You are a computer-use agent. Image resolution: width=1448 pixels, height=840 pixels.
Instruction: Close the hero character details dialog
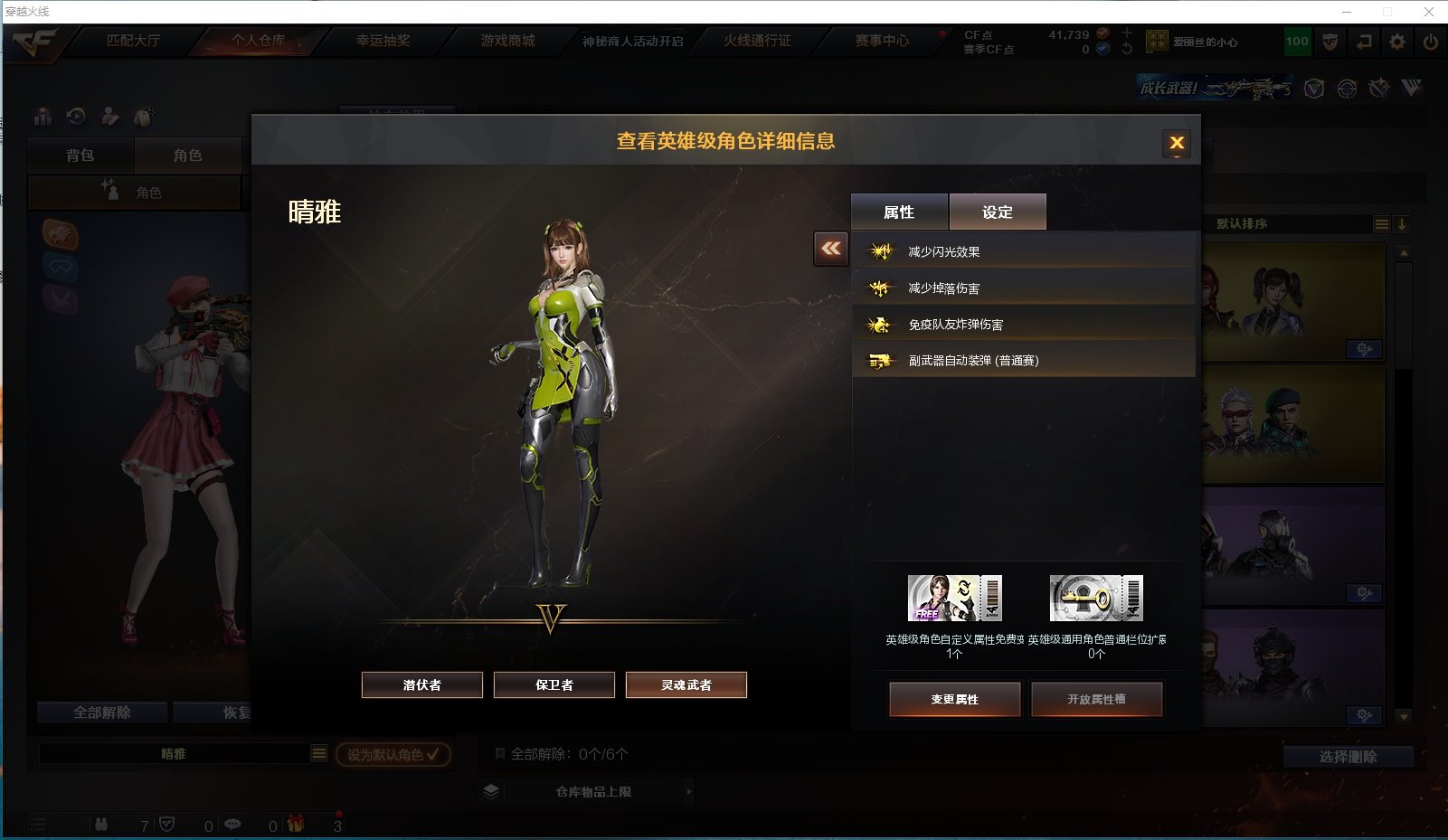1177,143
